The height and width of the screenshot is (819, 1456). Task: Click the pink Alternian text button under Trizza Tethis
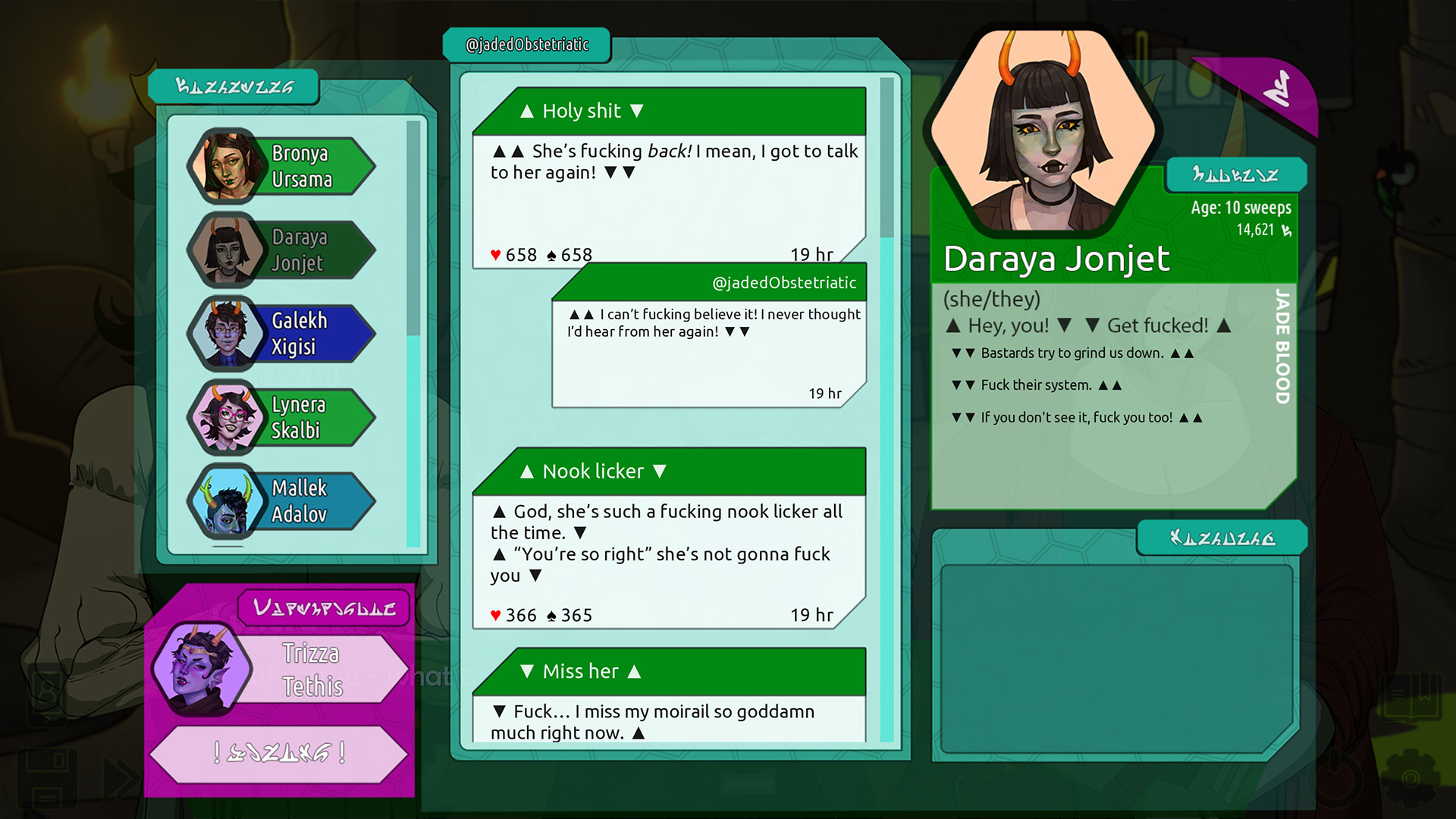[x=281, y=755]
